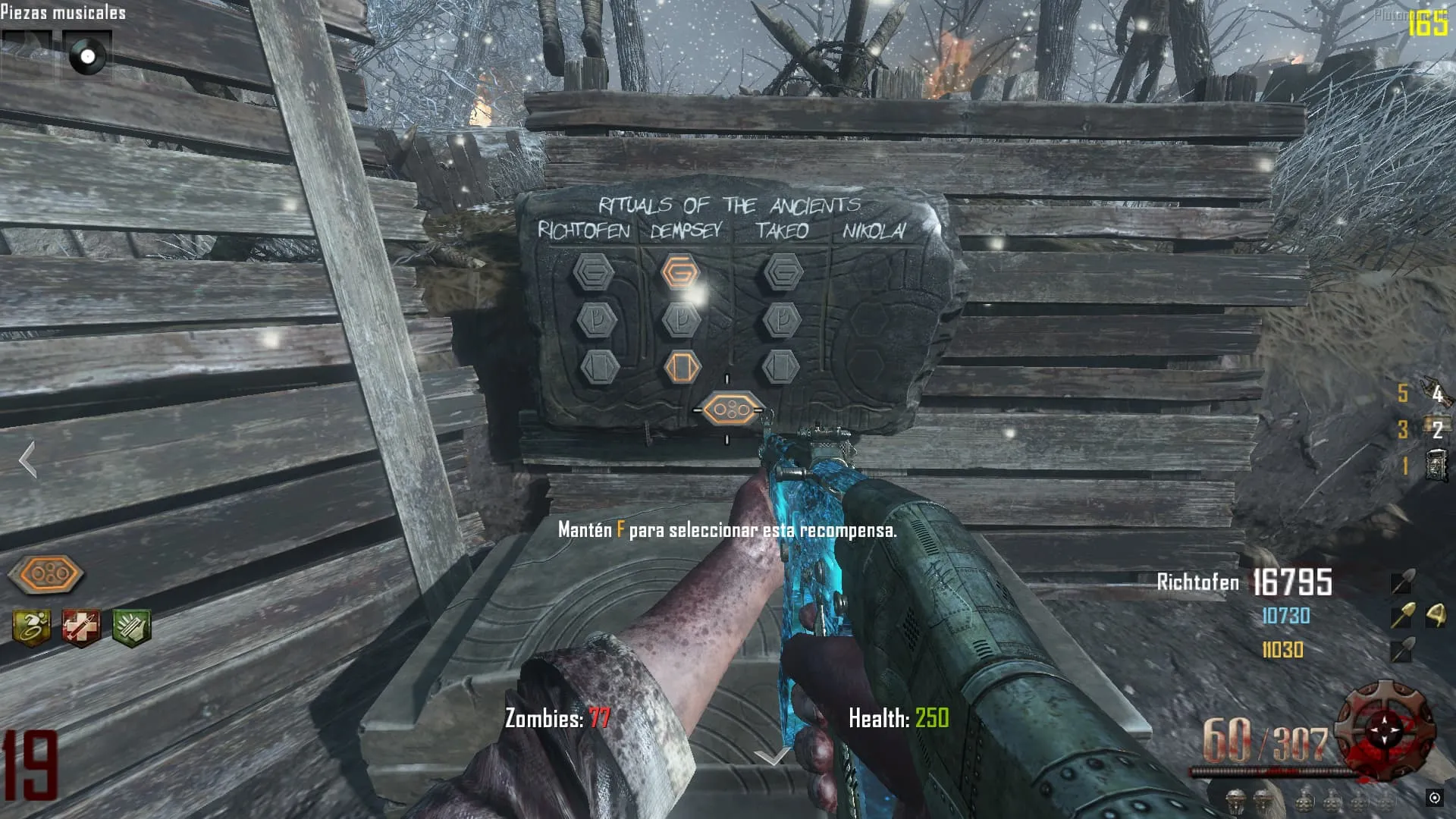
Task: Click the gear-shaped weapon wheel emblem
Action: tap(1385, 727)
